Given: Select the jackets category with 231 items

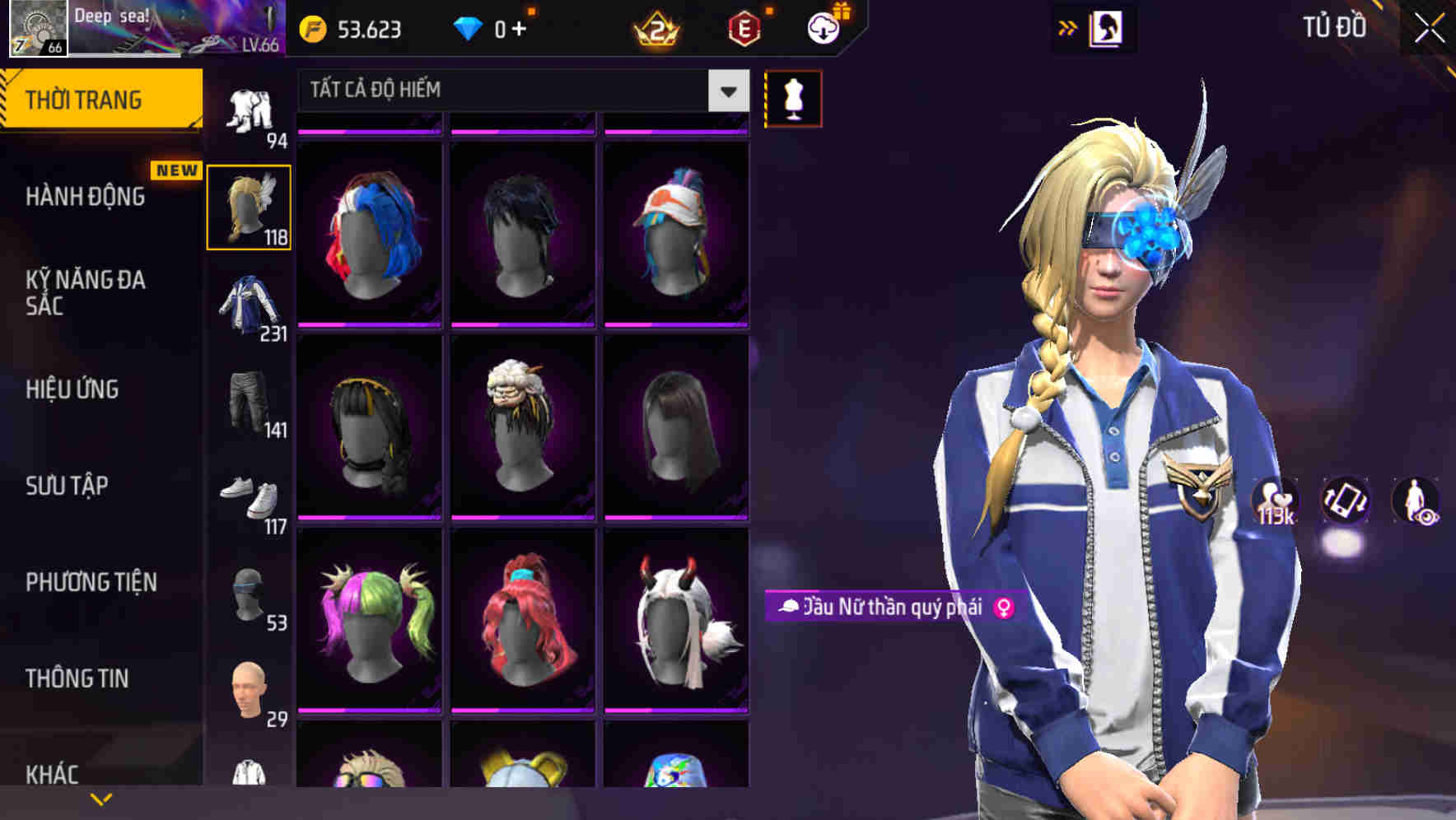Looking at the screenshot, I should pyautogui.click(x=249, y=309).
